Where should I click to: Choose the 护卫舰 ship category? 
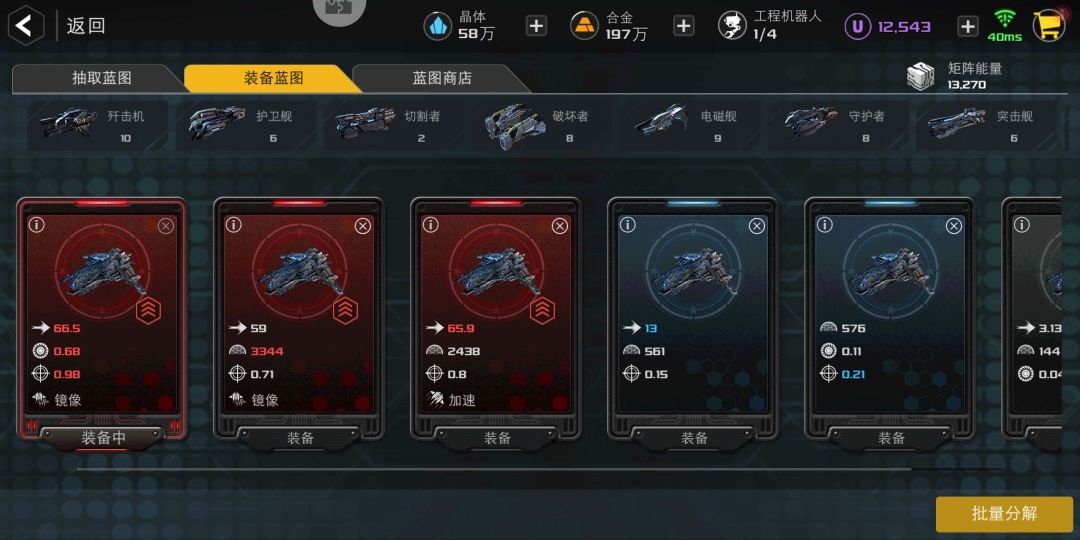[x=245, y=125]
